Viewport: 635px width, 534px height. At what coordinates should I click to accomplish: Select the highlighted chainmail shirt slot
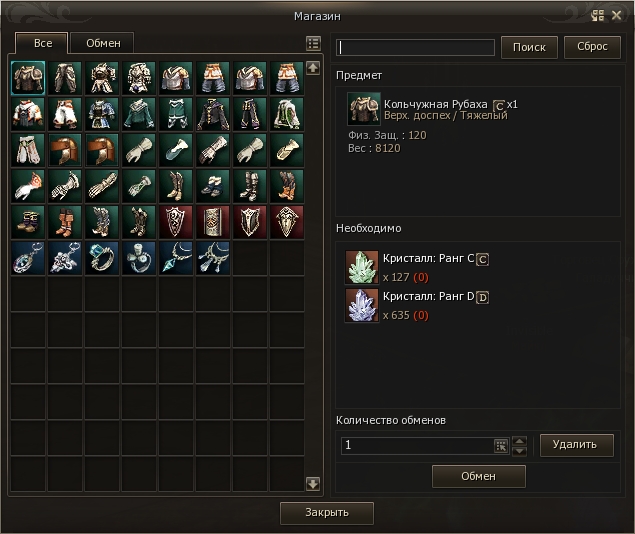(28, 78)
